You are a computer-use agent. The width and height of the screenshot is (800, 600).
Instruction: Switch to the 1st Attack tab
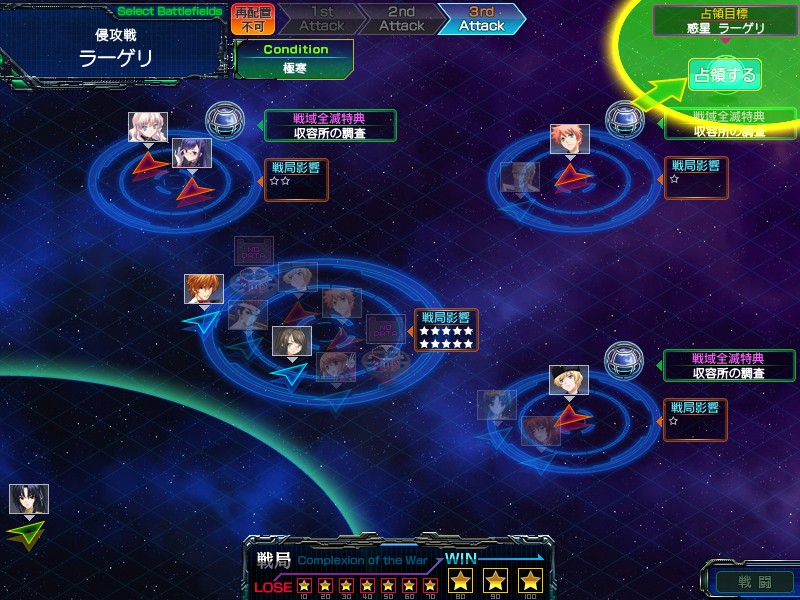[x=320, y=19]
